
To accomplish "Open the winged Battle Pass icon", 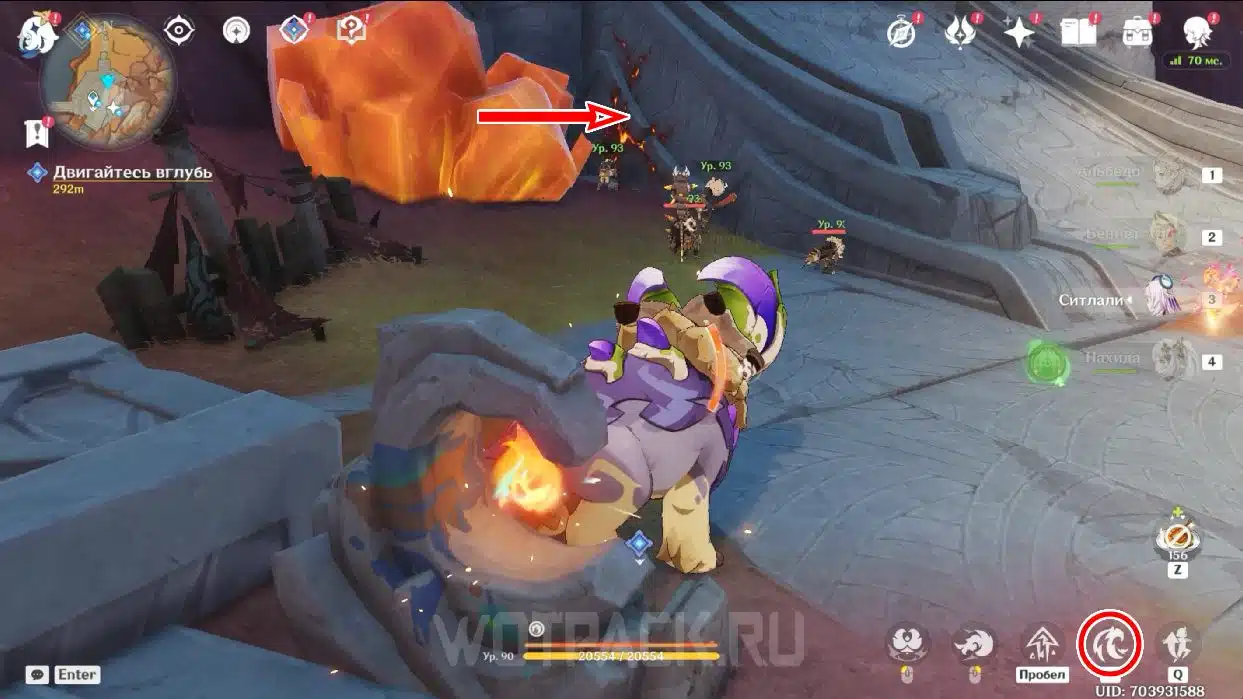I will pos(960,32).
